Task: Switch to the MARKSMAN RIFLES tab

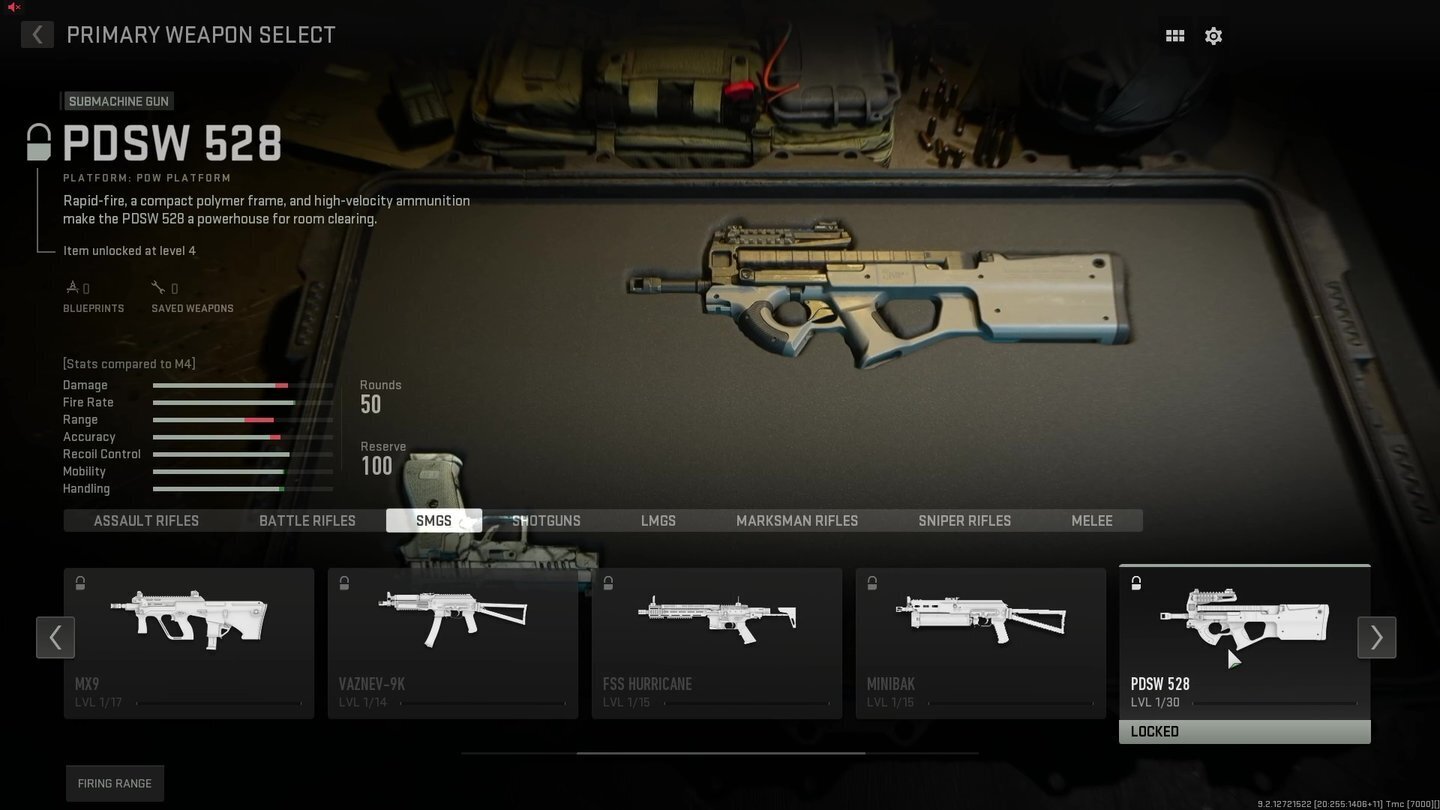Action: pyautogui.click(x=797, y=520)
